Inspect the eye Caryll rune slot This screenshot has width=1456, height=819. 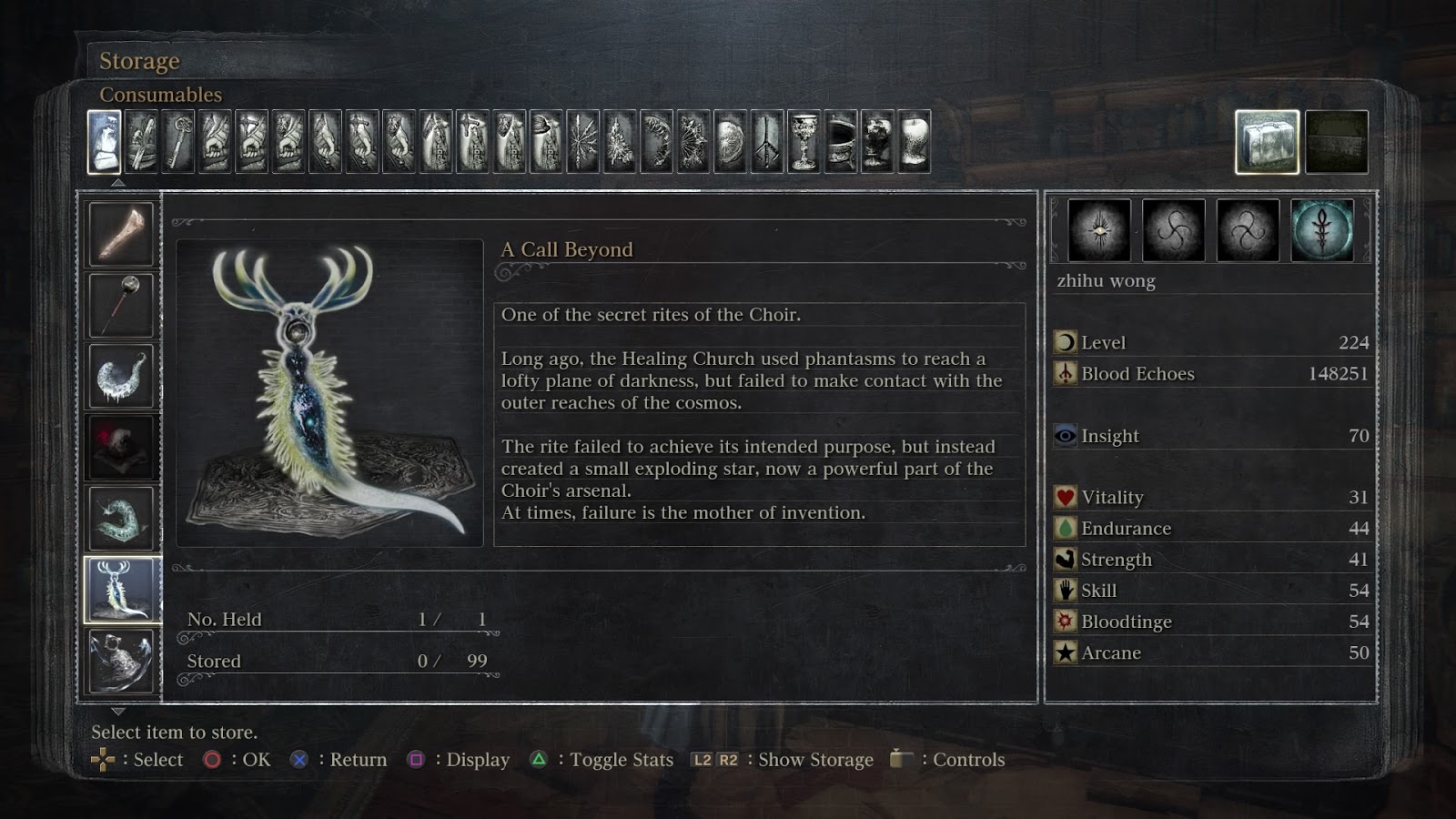(x=1099, y=230)
